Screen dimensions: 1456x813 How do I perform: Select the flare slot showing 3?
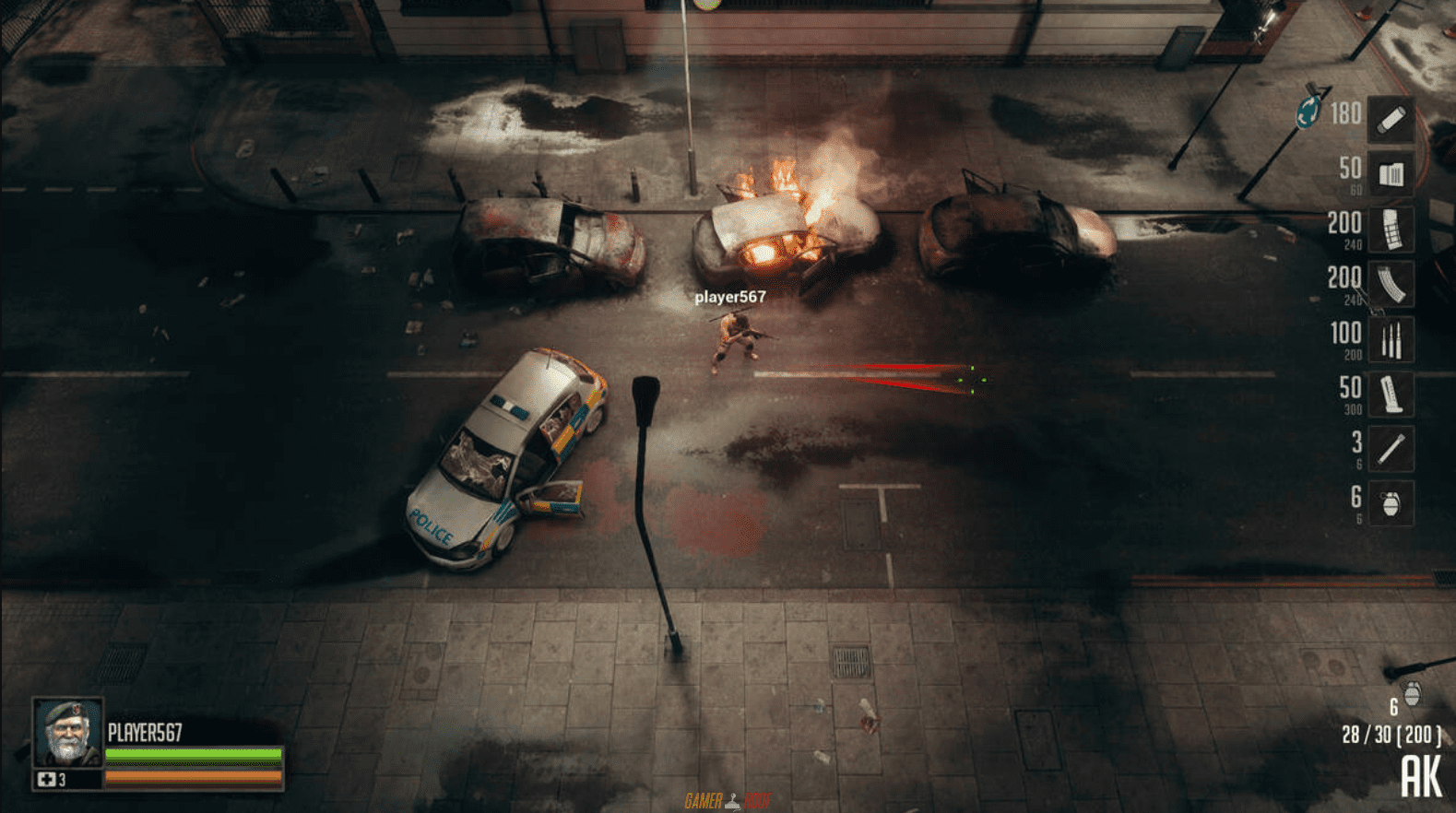click(1391, 449)
